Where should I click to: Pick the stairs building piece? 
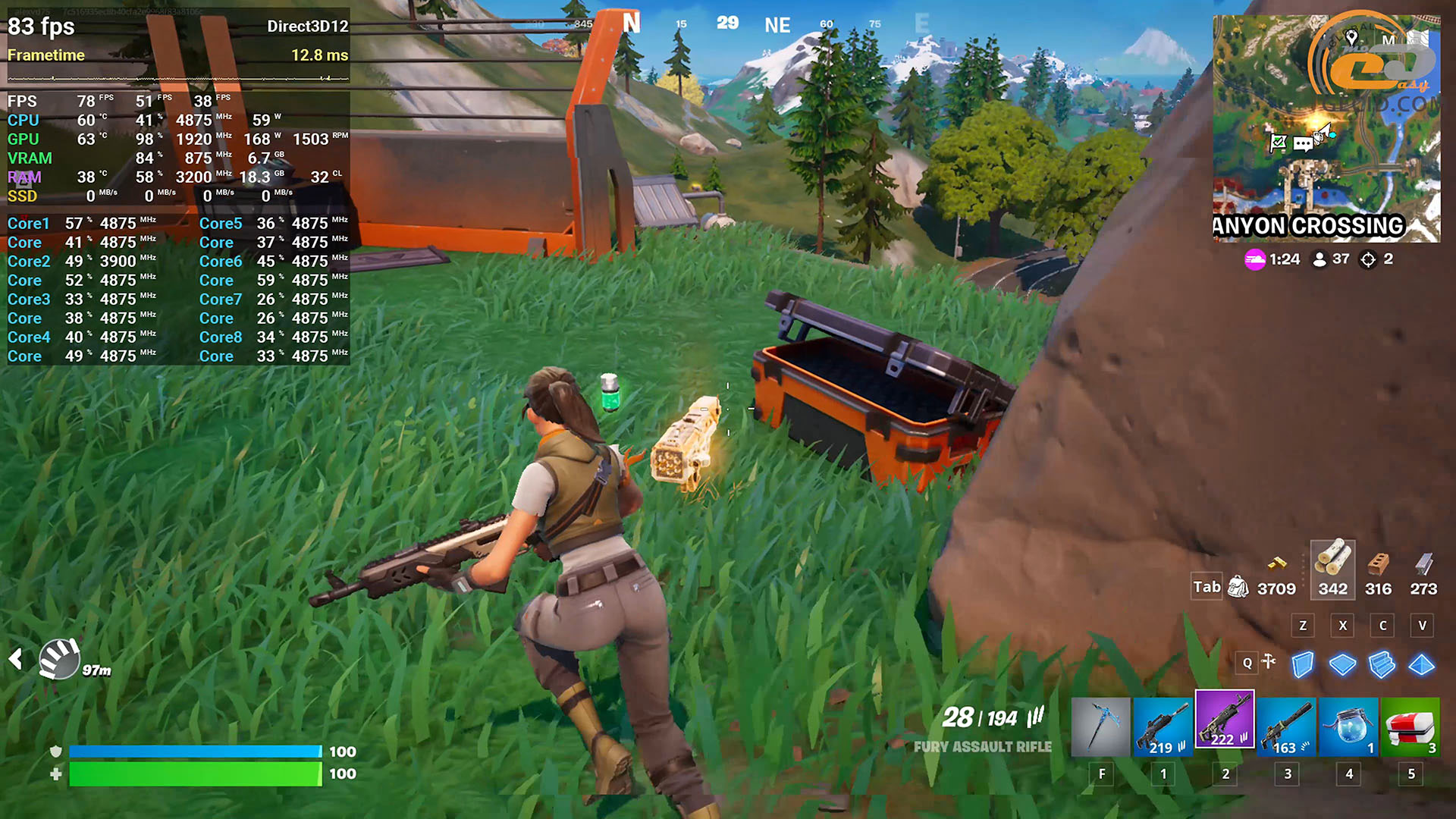coord(1382,665)
